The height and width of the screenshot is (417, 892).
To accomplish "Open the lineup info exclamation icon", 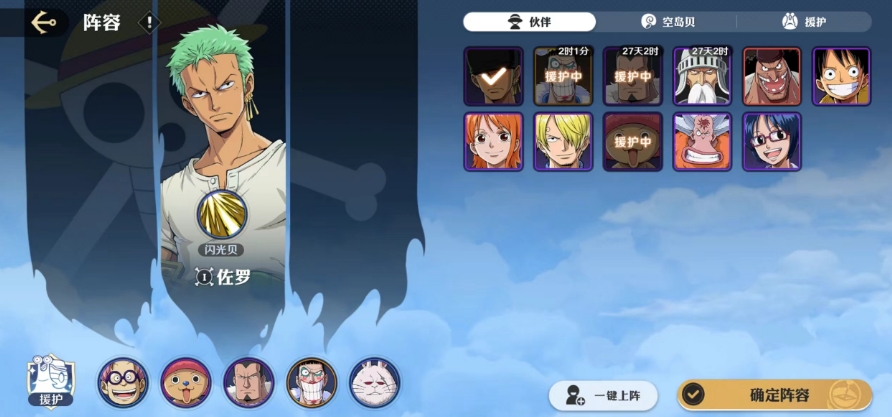I will point(149,22).
